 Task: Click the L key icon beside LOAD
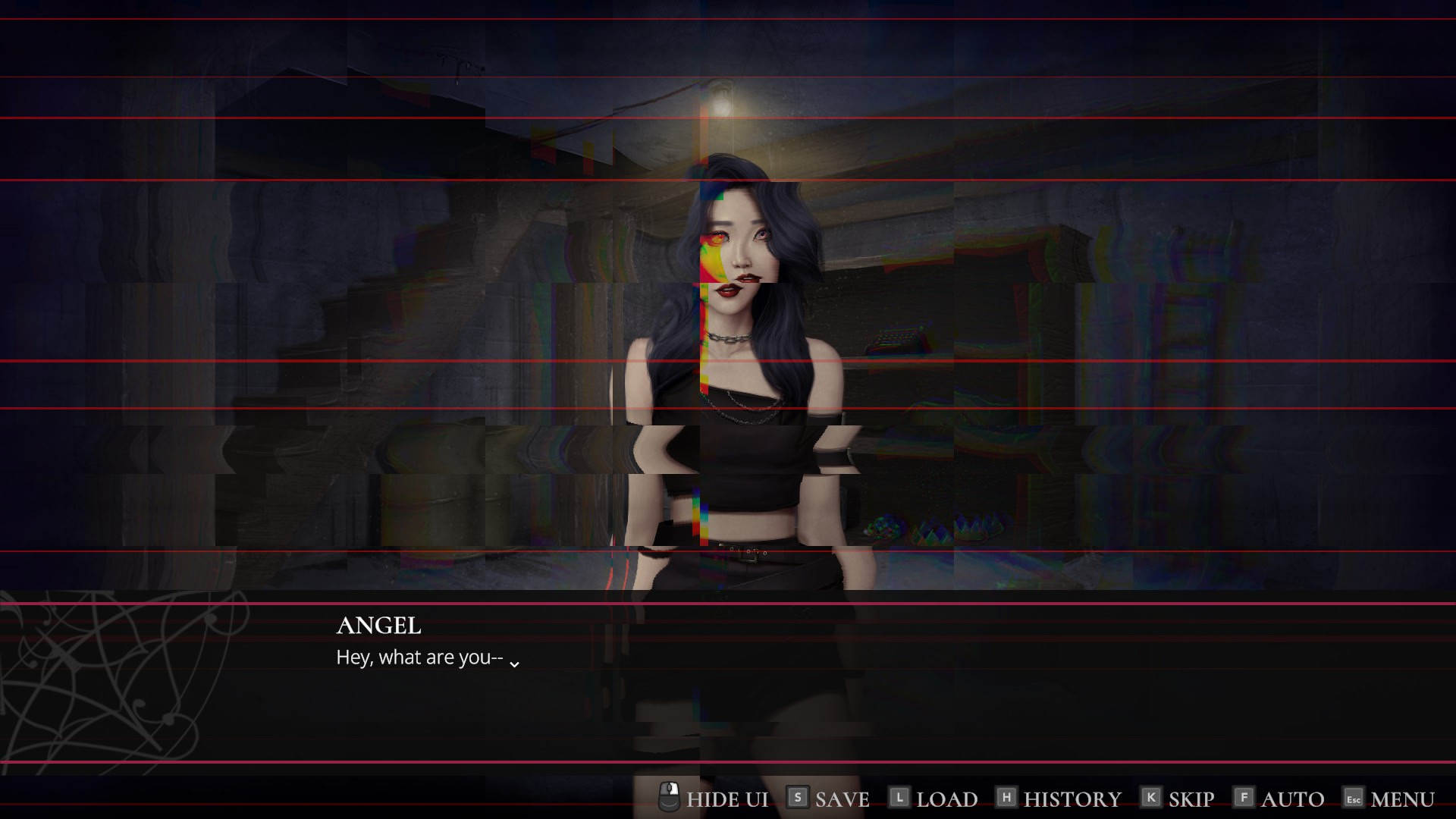click(899, 798)
